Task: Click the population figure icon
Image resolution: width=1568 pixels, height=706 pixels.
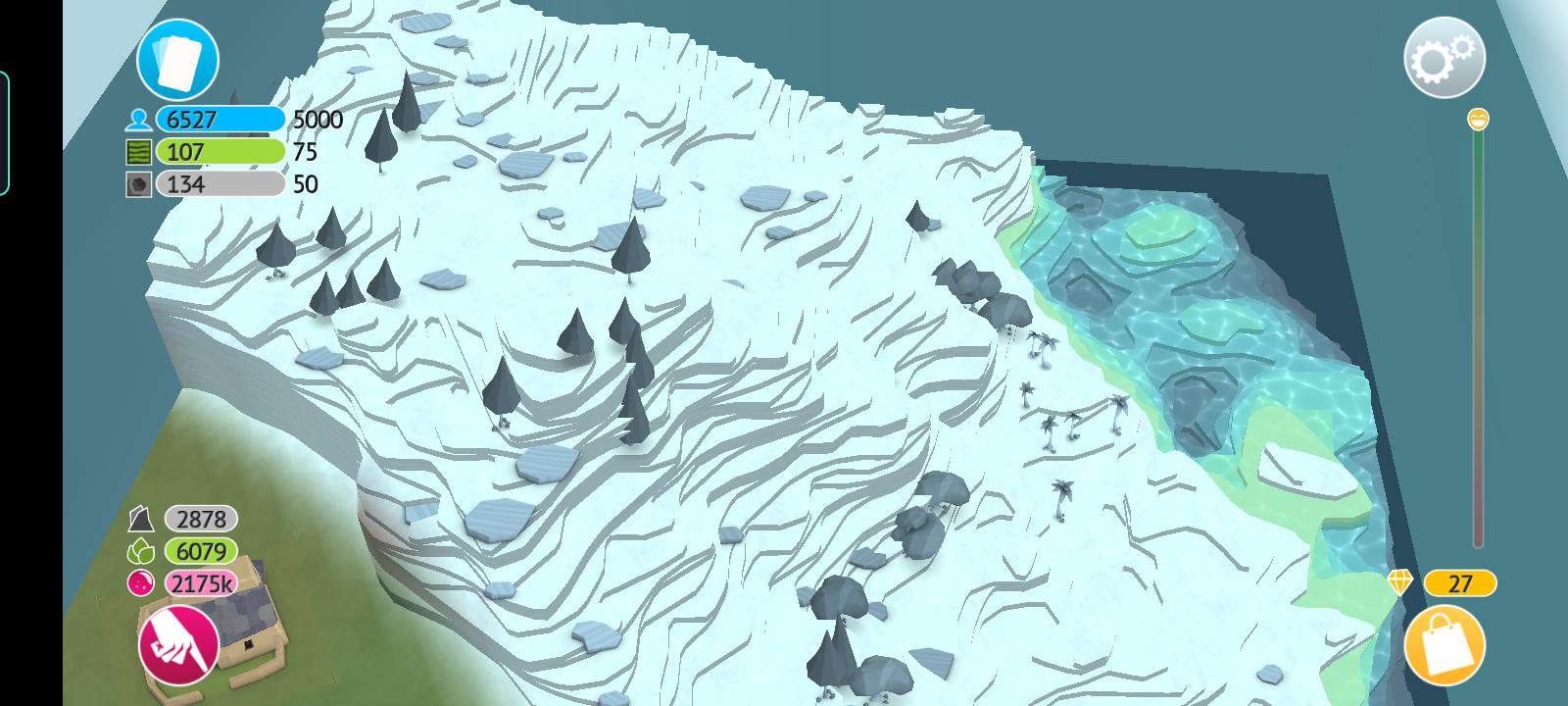Action: (x=139, y=121)
